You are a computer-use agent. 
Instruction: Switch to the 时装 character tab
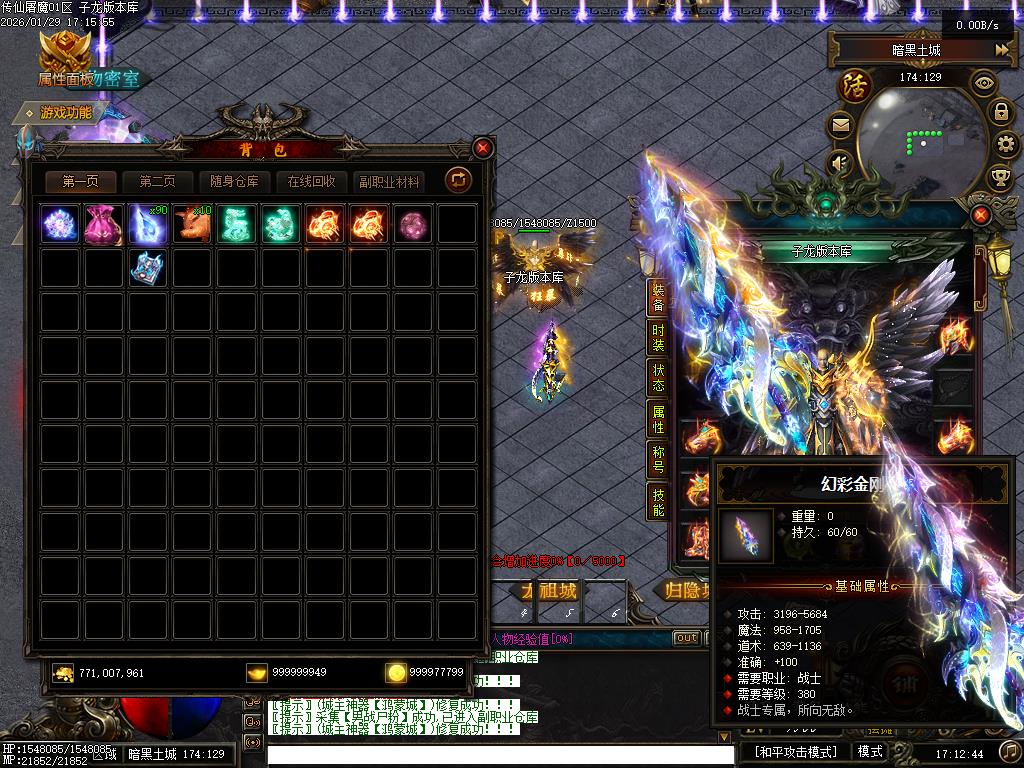click(x=657, y=337)
